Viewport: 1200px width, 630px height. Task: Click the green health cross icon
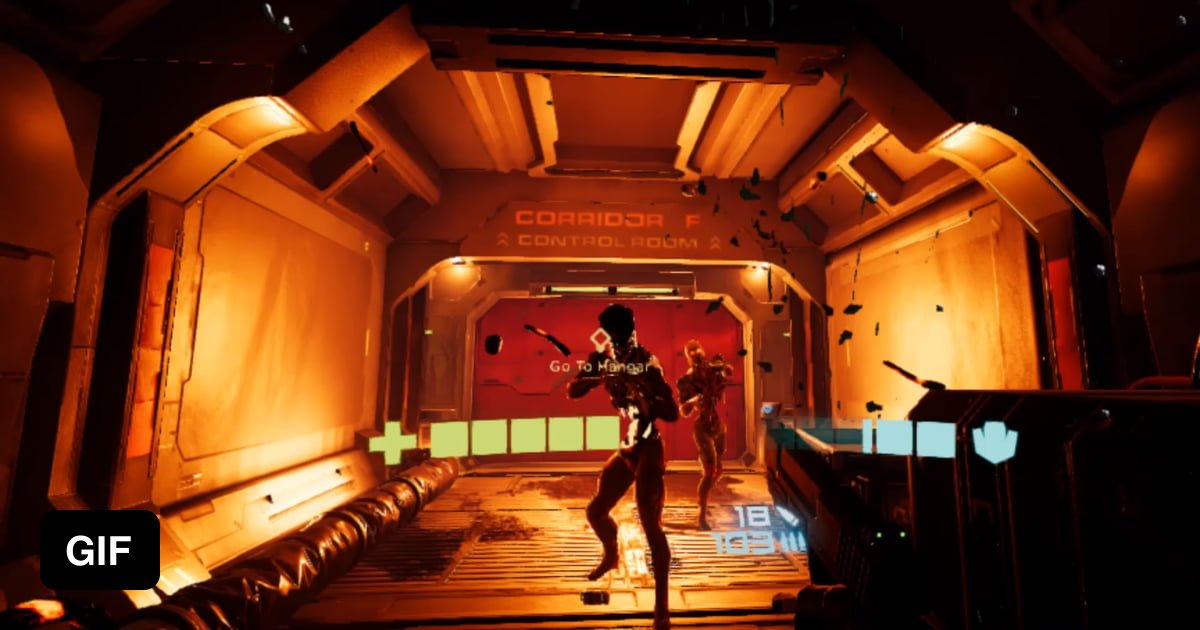391,443
